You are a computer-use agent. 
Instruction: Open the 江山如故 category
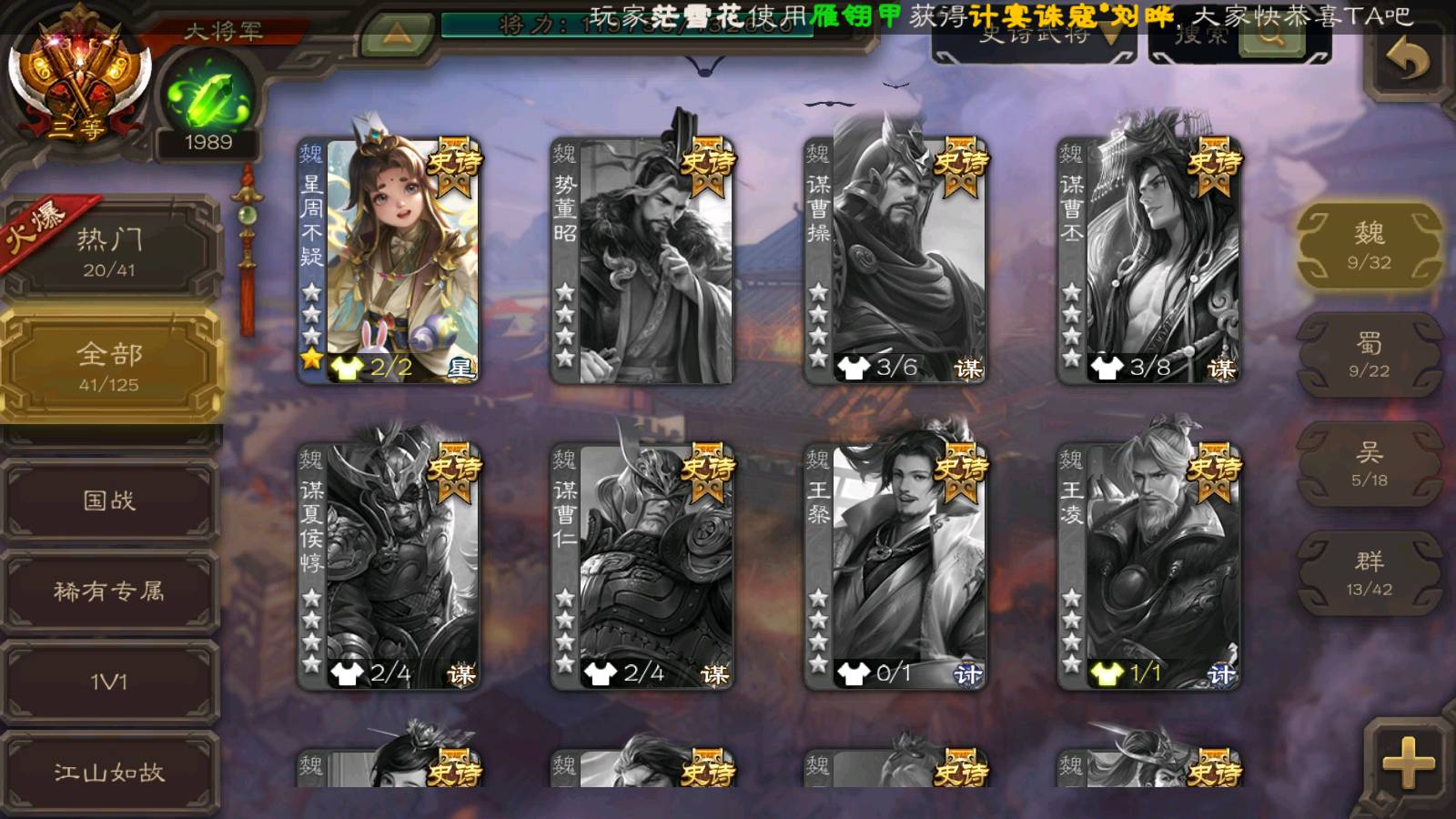(x=109, y=773)
